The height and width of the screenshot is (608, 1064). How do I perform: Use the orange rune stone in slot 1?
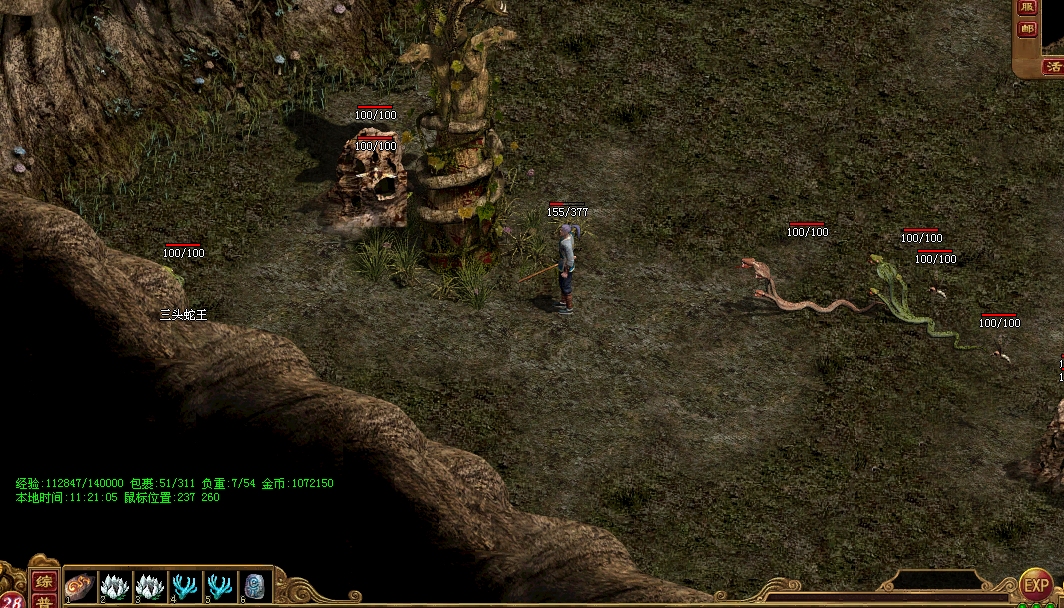[x=80, y=586]
